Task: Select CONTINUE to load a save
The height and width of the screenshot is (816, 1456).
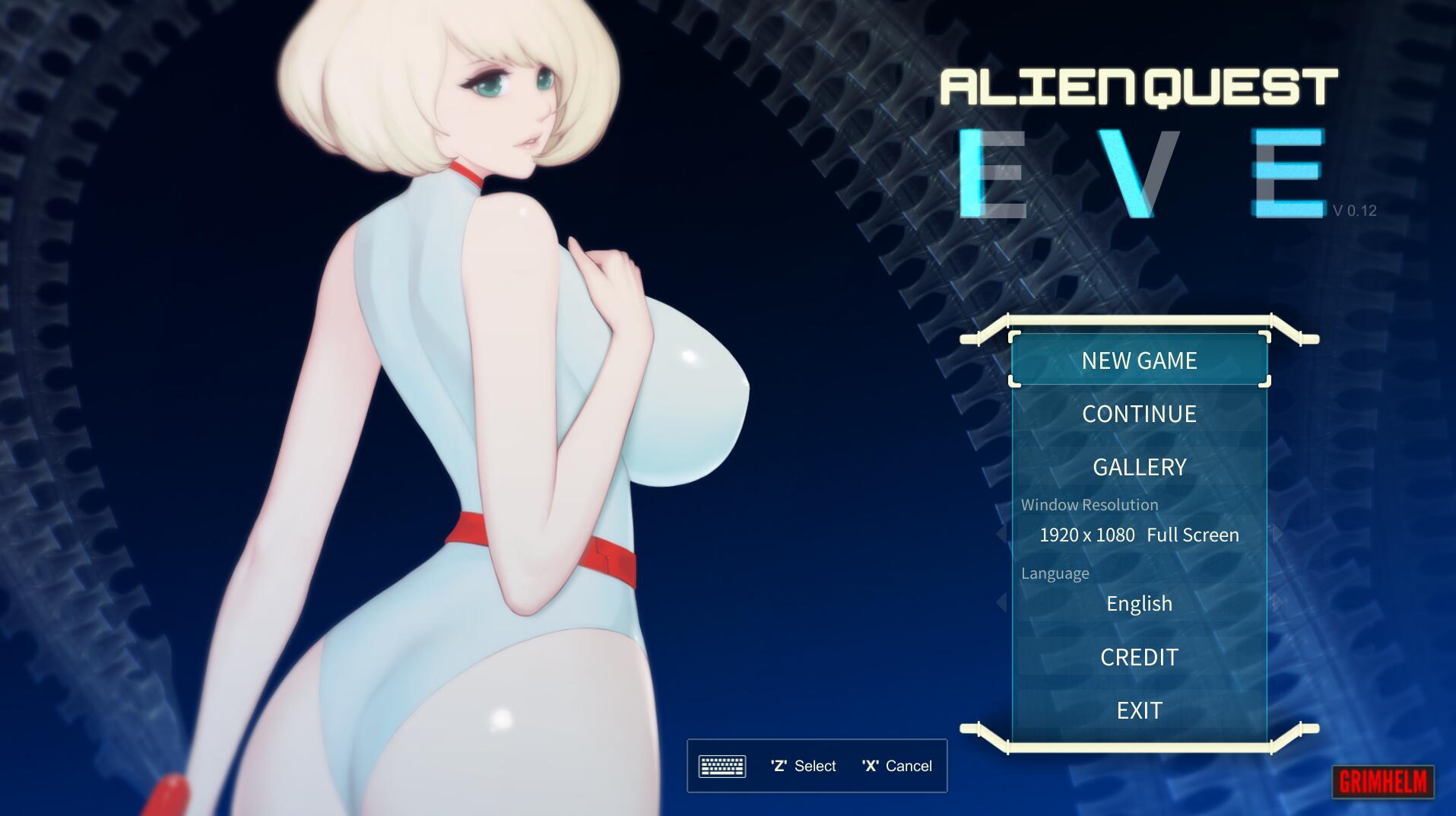Action: pyautogui.click(x=1138, y=414)
